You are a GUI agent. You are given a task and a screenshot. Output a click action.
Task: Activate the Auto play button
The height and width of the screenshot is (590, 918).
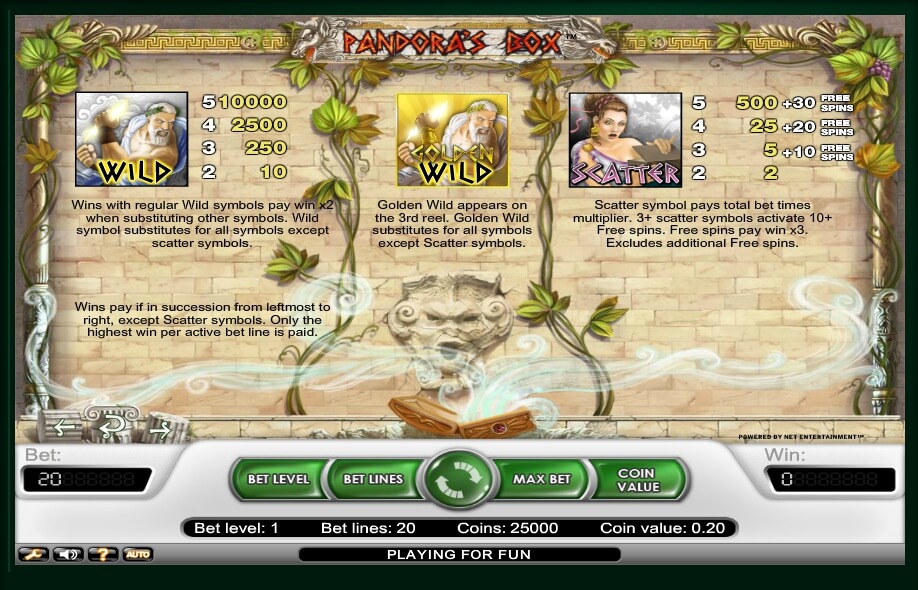click(x=138, y=554)
